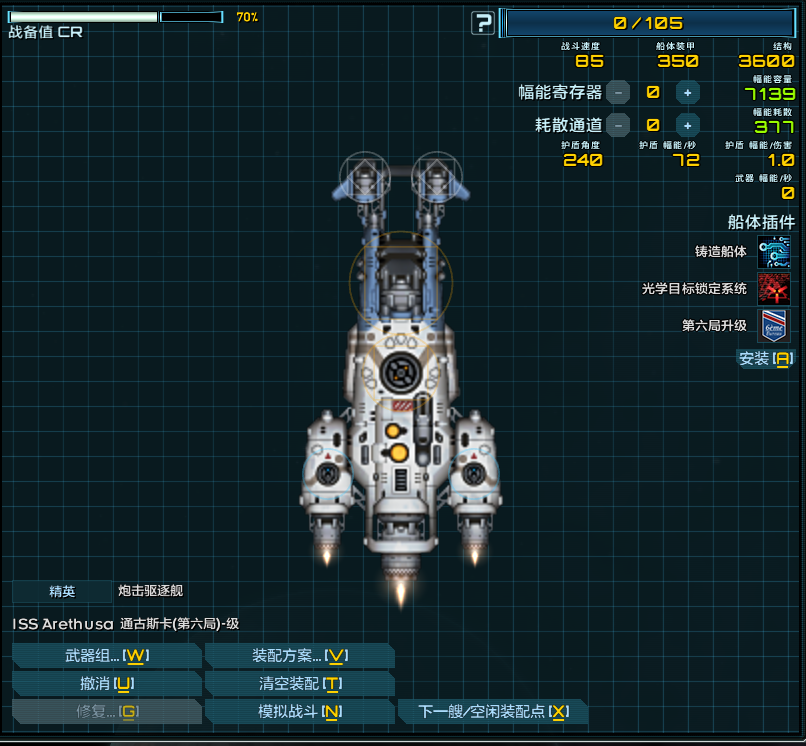Select the 第六局升级 hull mod icon
The width and height of the screenshot is (806, 746).
(x=773, y=326)
